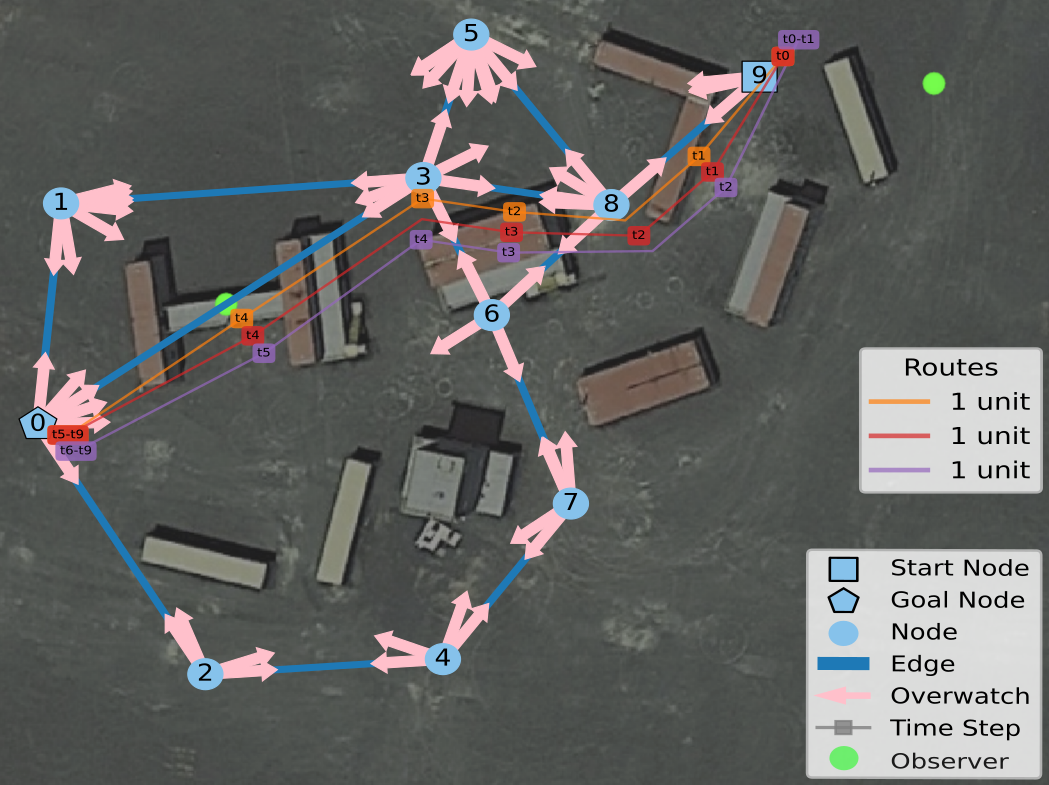The width and height of the screenshot is (1049, 785).
Task: Click node 5 on the map
Action: [470, 34]
